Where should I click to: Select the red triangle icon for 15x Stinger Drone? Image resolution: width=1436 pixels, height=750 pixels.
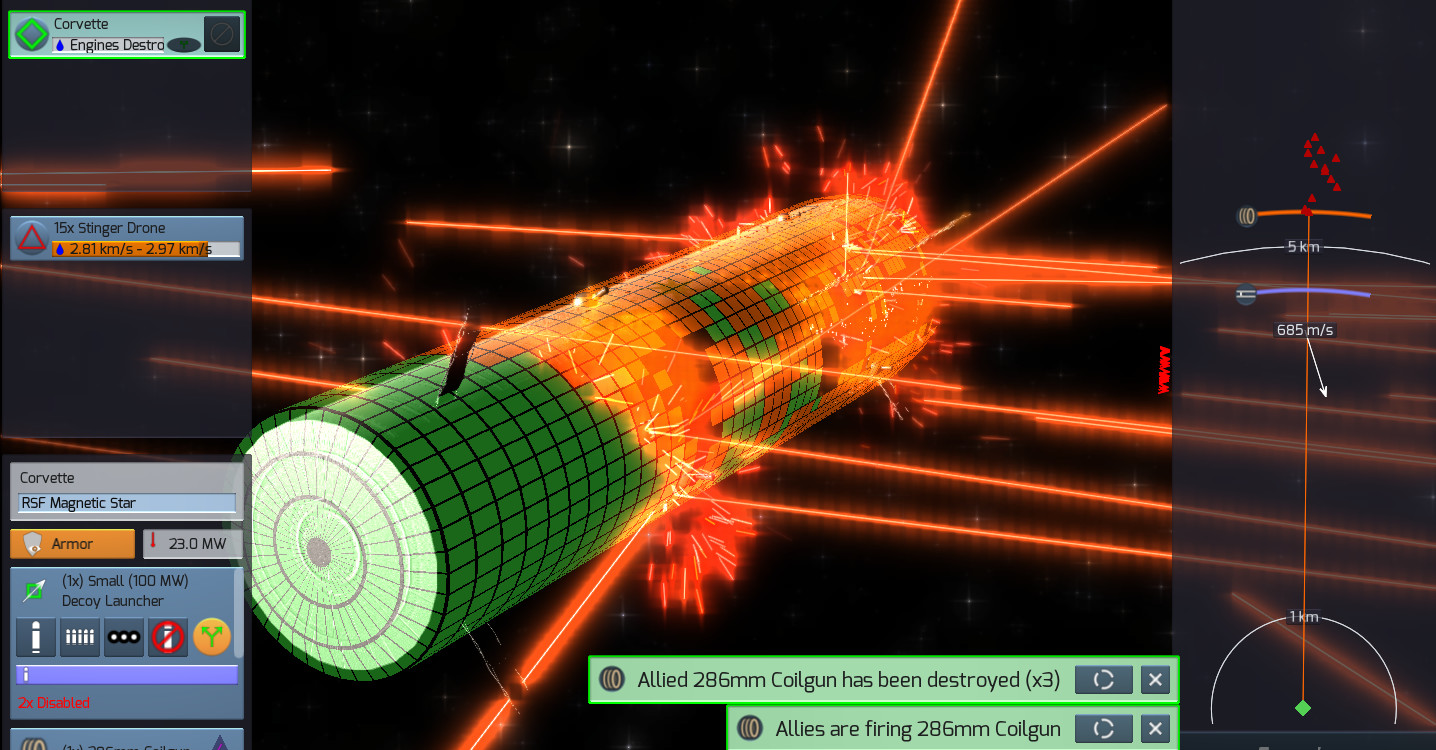click(x=31, y=237)
